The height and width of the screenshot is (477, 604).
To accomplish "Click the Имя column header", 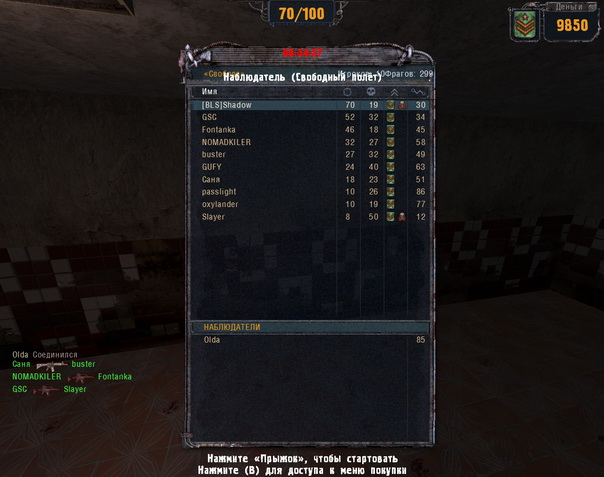I will (210, 92).
